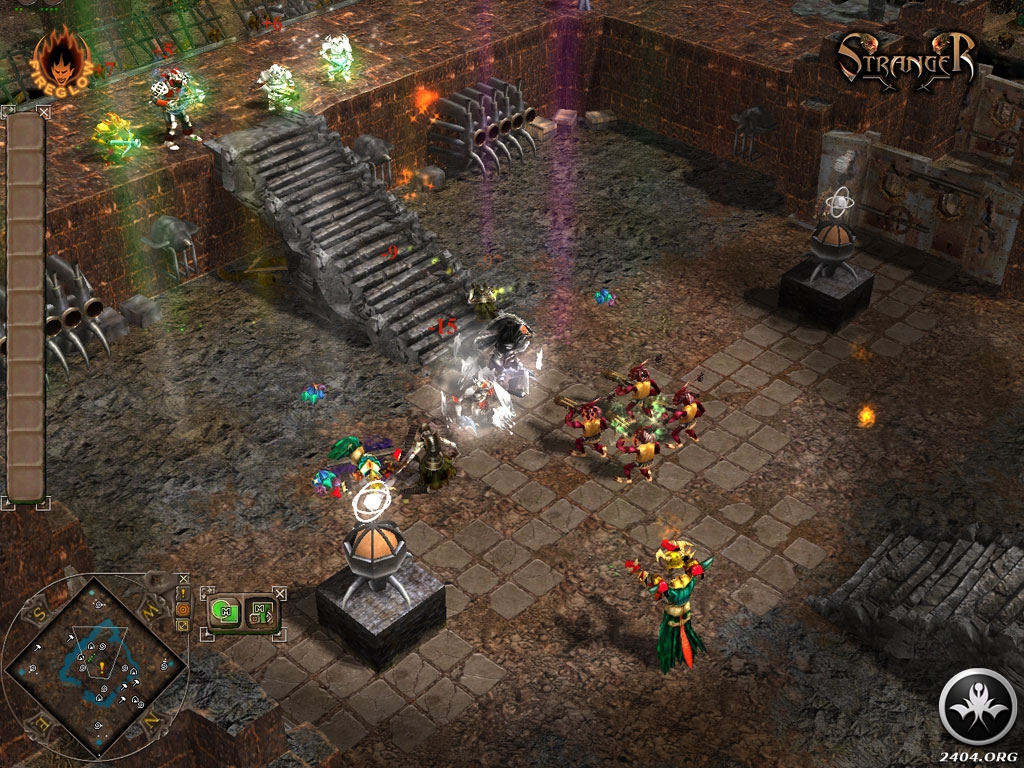Click the Fireglow flame logo
Viewport: 1024px width, 768px height.
tap(62, 60)
